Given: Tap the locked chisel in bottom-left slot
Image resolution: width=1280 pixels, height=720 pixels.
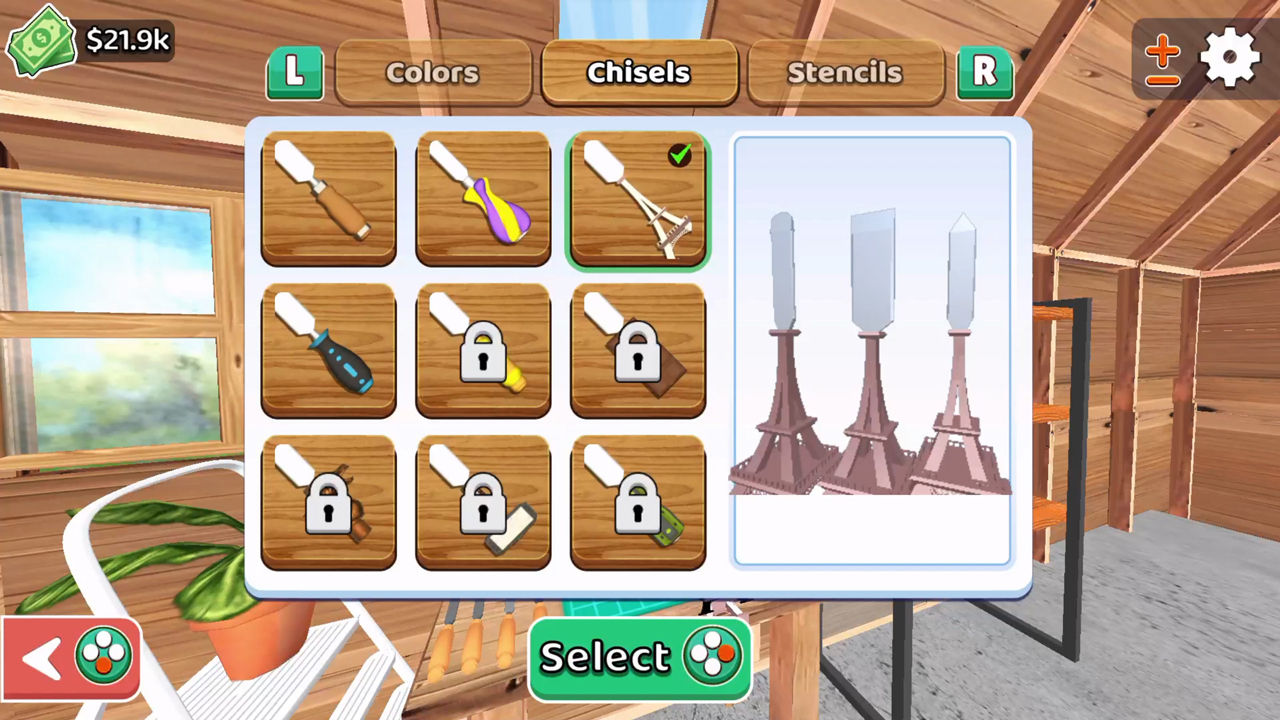Looking at the screenshot, I should [328, 503].
